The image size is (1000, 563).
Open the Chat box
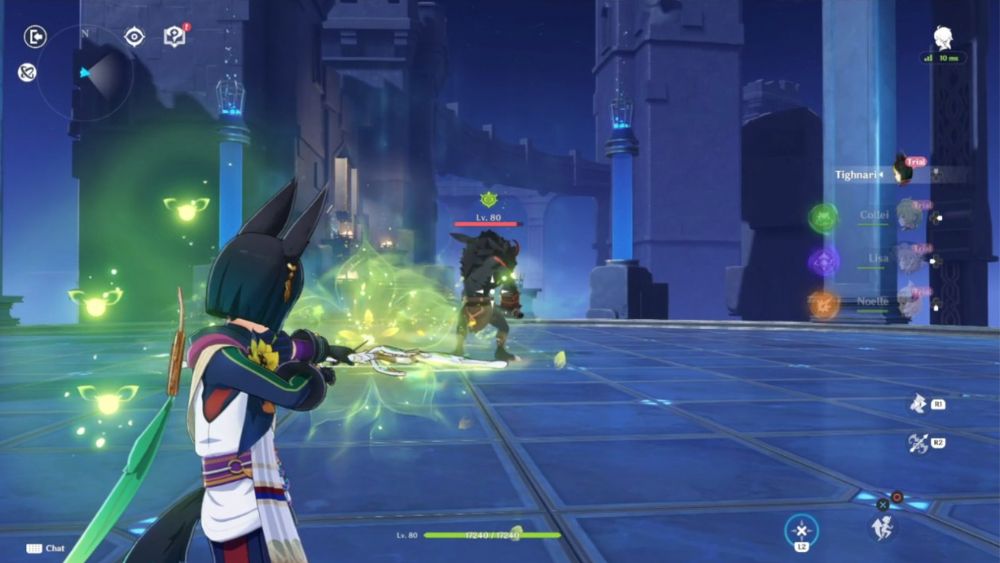pos(46,548)
